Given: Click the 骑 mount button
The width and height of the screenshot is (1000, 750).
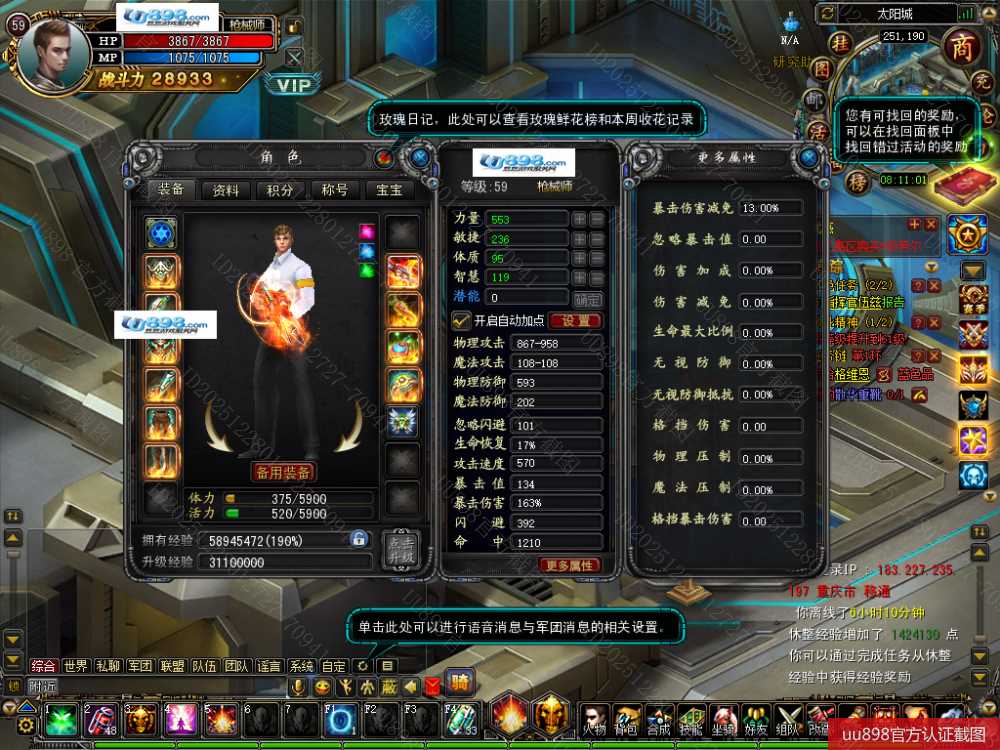Looking at the screenshot, I should point(460,685).
